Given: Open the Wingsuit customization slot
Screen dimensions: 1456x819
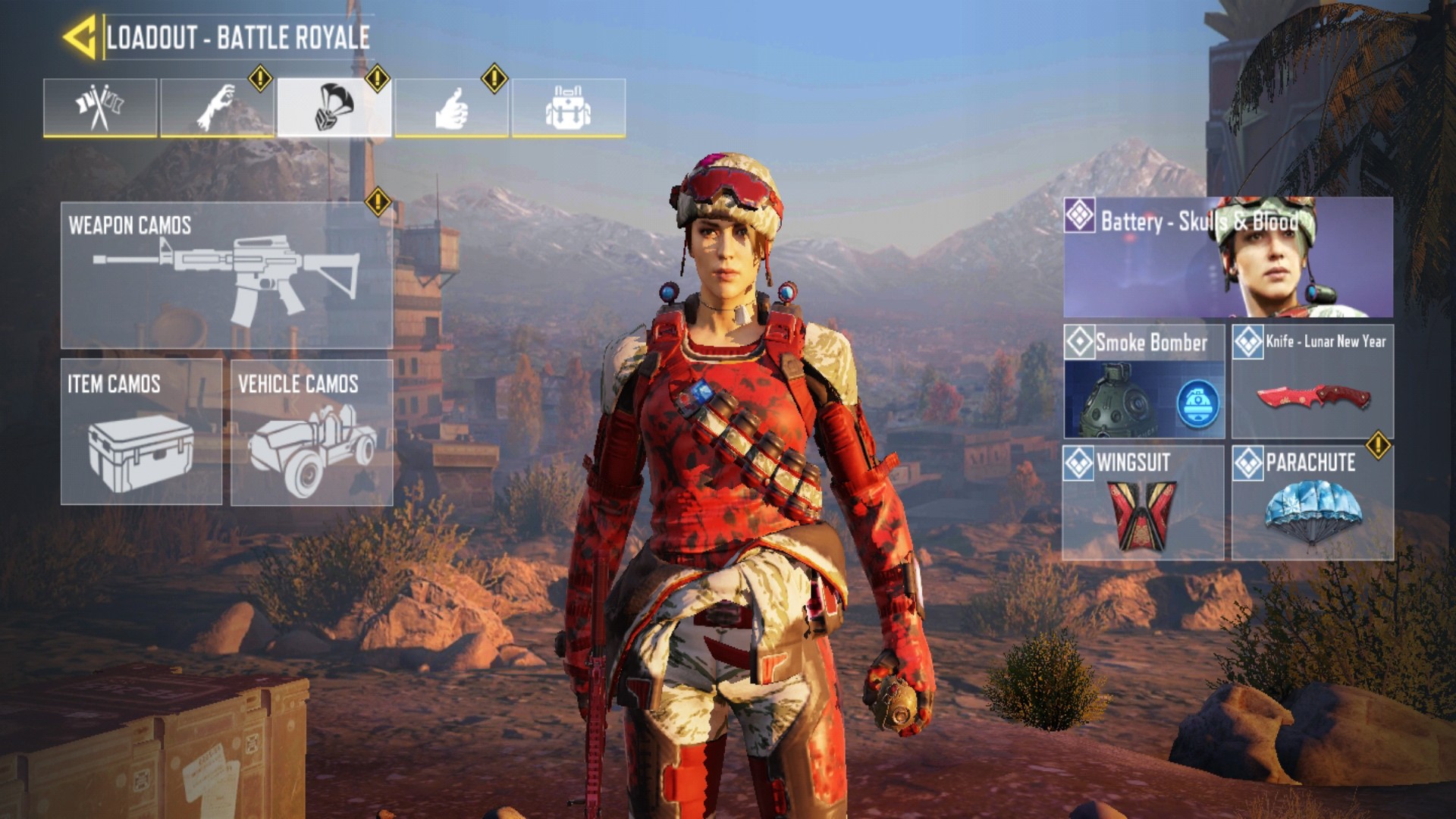Looking at the screenshot, I should point(1144,503).
